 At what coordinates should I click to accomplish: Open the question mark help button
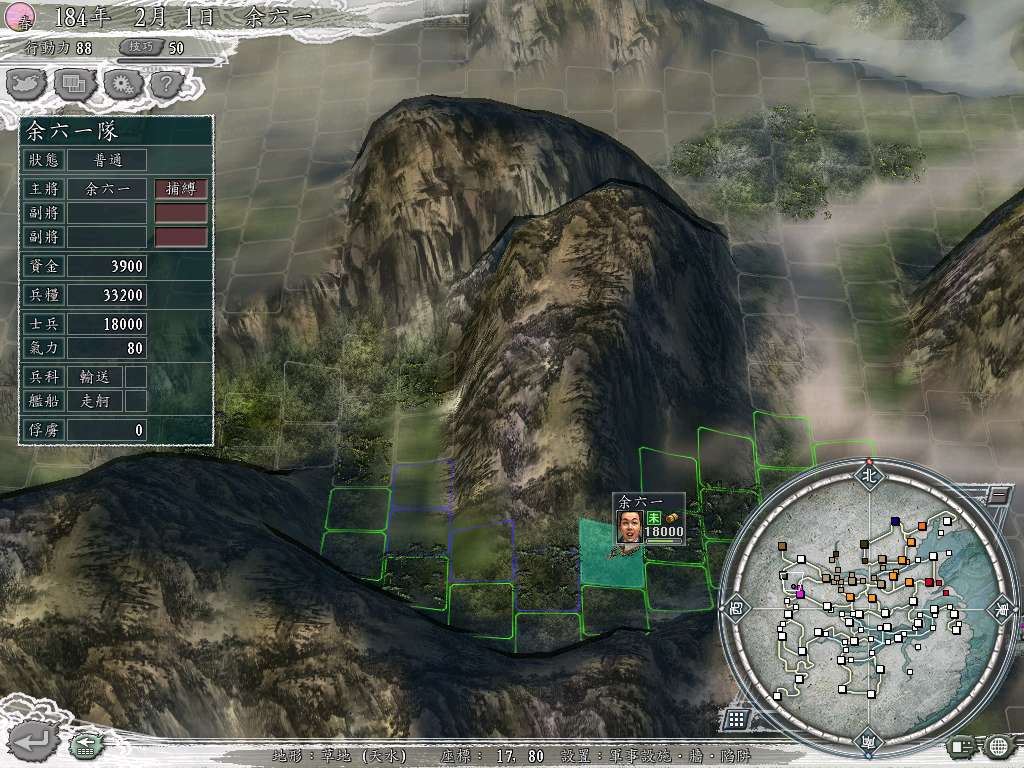166,85
